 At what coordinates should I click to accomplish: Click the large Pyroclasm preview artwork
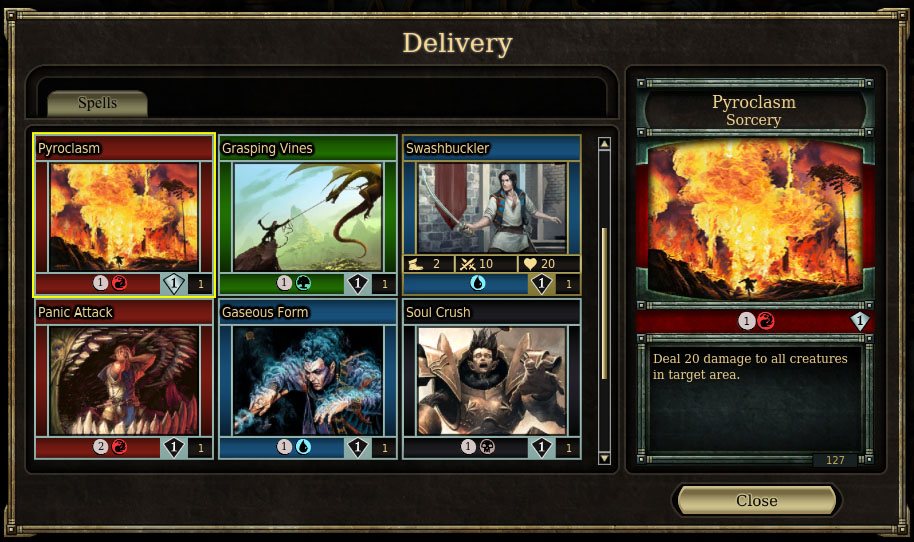click(756, 220)
